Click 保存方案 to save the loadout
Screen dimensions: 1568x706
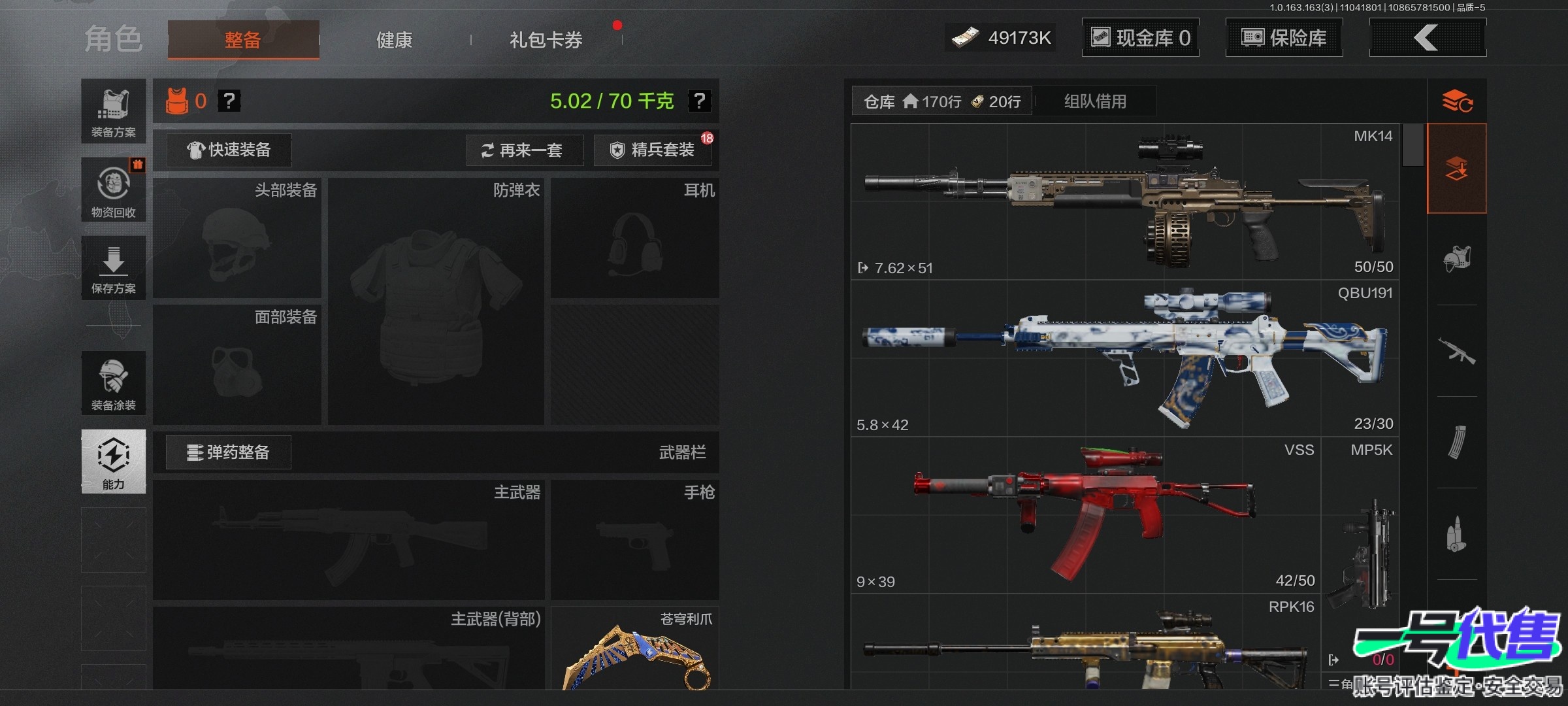click(114, 269)
